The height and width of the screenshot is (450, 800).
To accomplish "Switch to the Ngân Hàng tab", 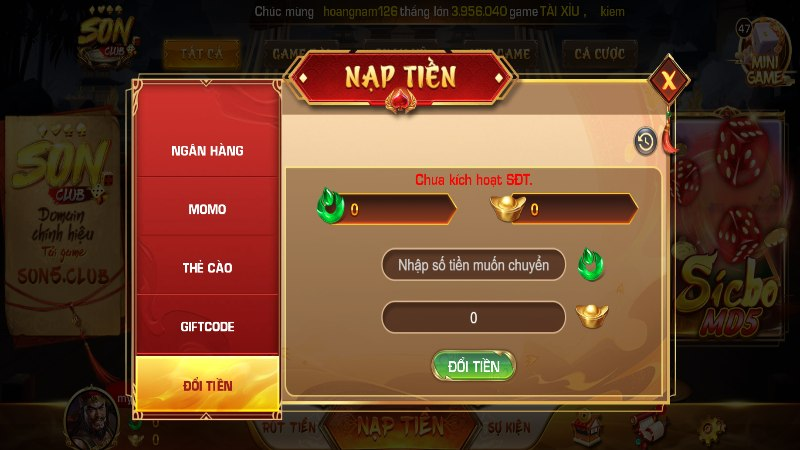I will (207, 150).
